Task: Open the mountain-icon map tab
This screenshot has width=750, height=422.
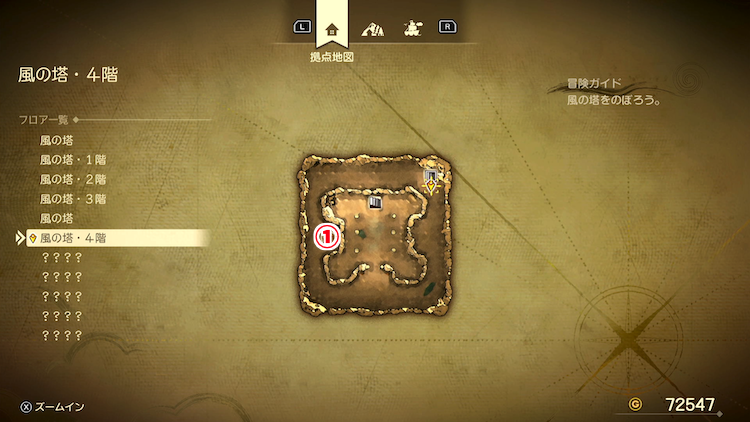Action: (371, 28)
